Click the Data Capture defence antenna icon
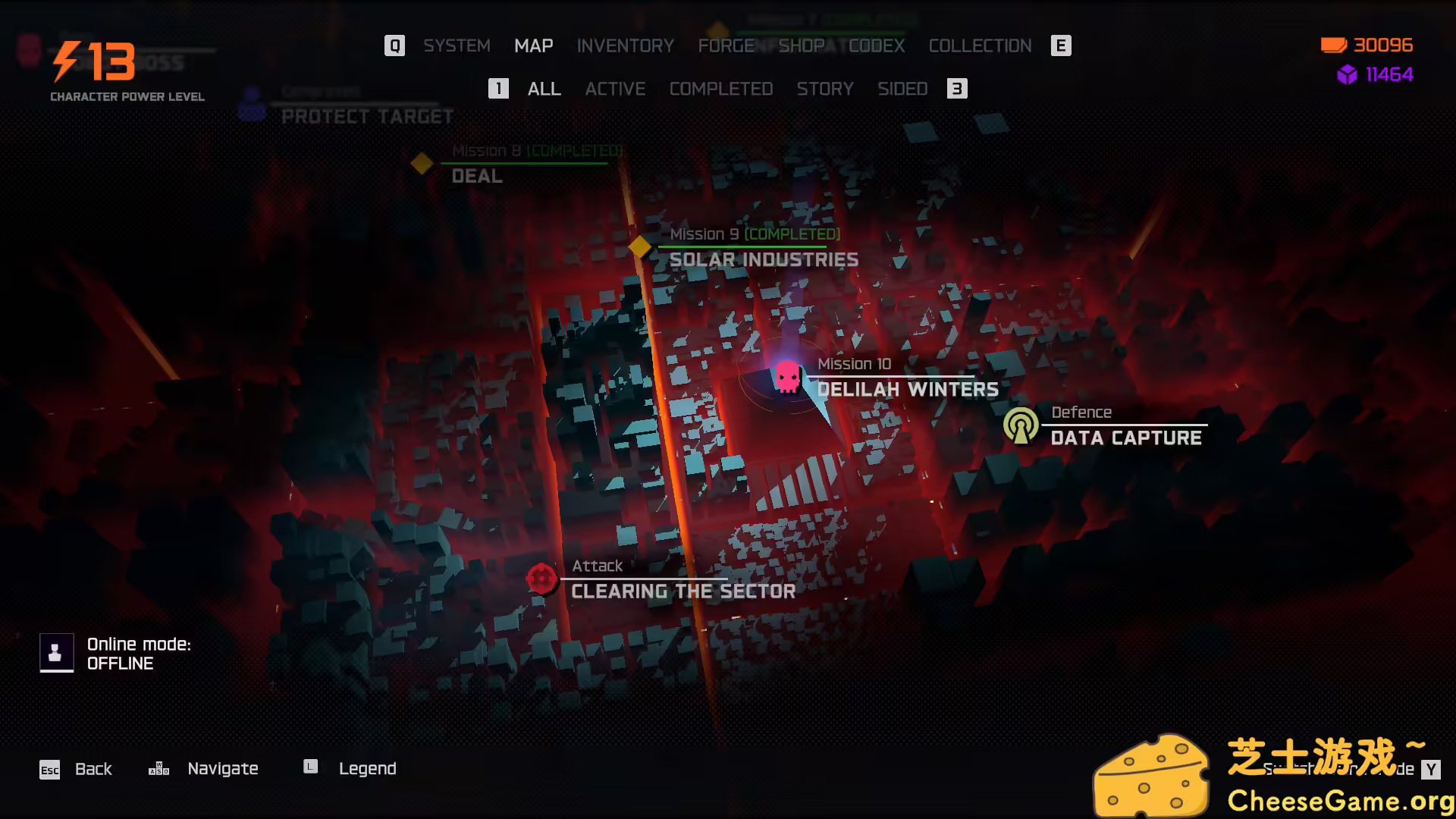 click(x=1022, y=425)
